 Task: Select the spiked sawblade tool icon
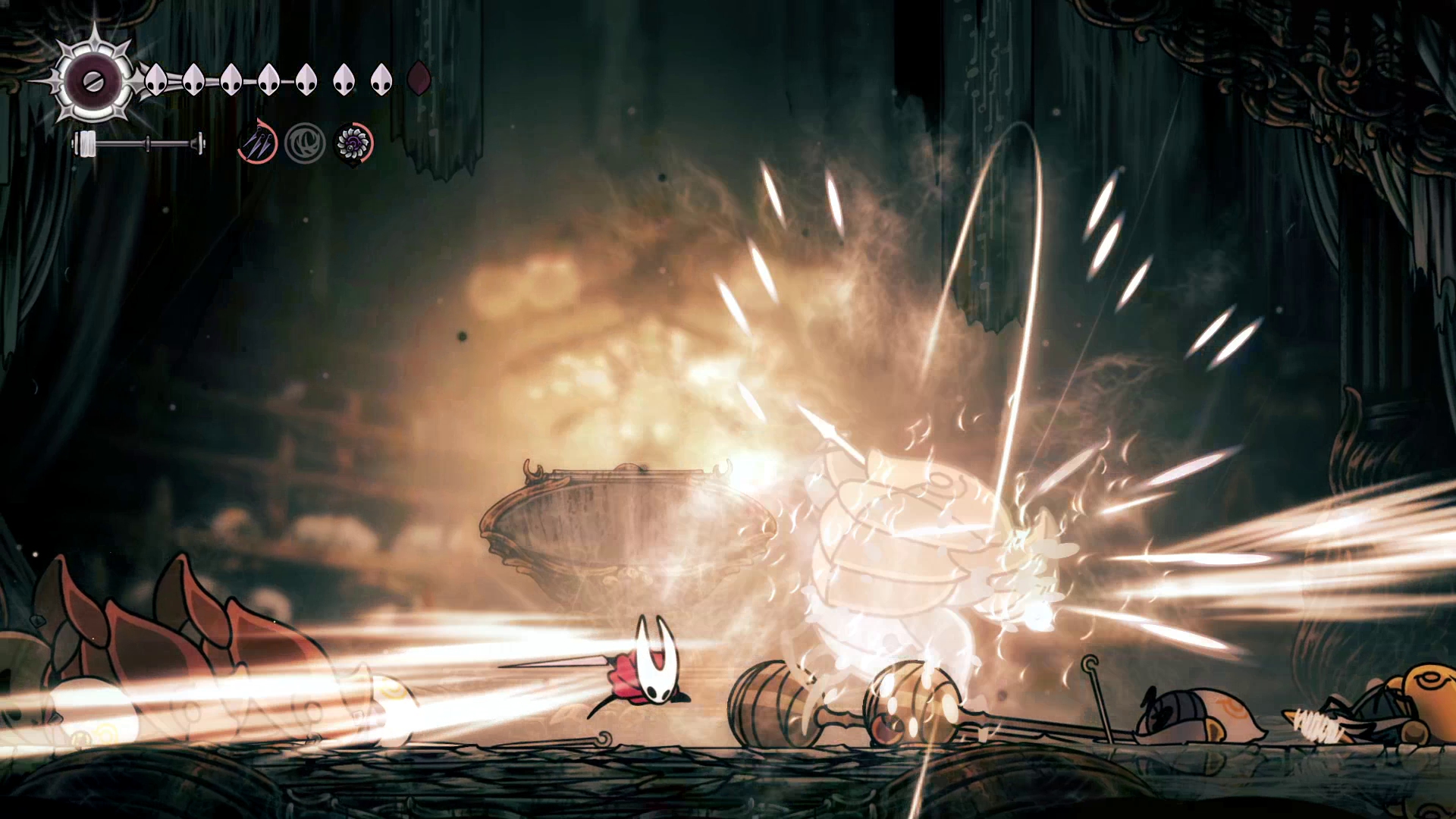[x=353, y=143]
